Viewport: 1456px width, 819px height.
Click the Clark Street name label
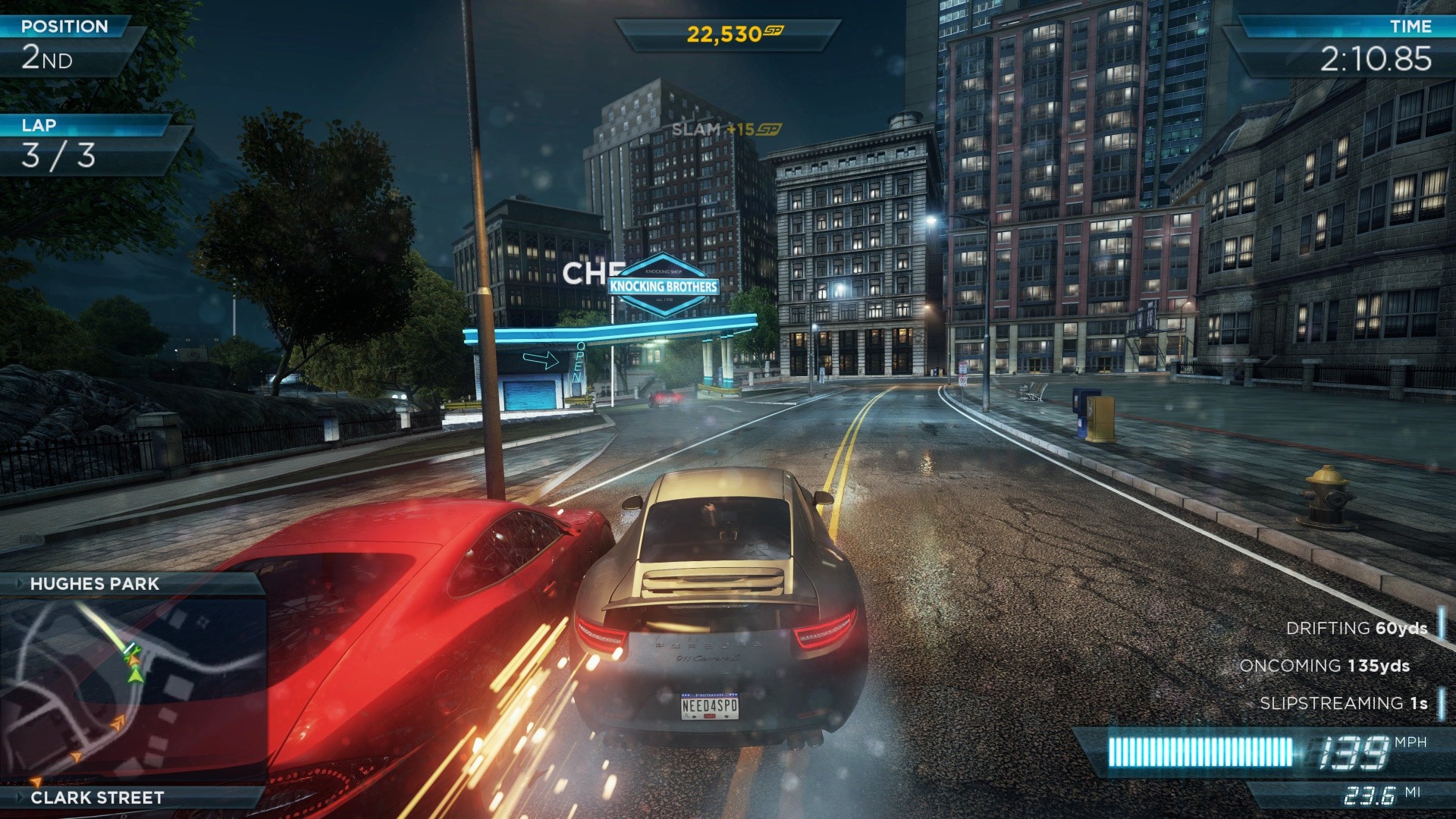tap(97, 798)
